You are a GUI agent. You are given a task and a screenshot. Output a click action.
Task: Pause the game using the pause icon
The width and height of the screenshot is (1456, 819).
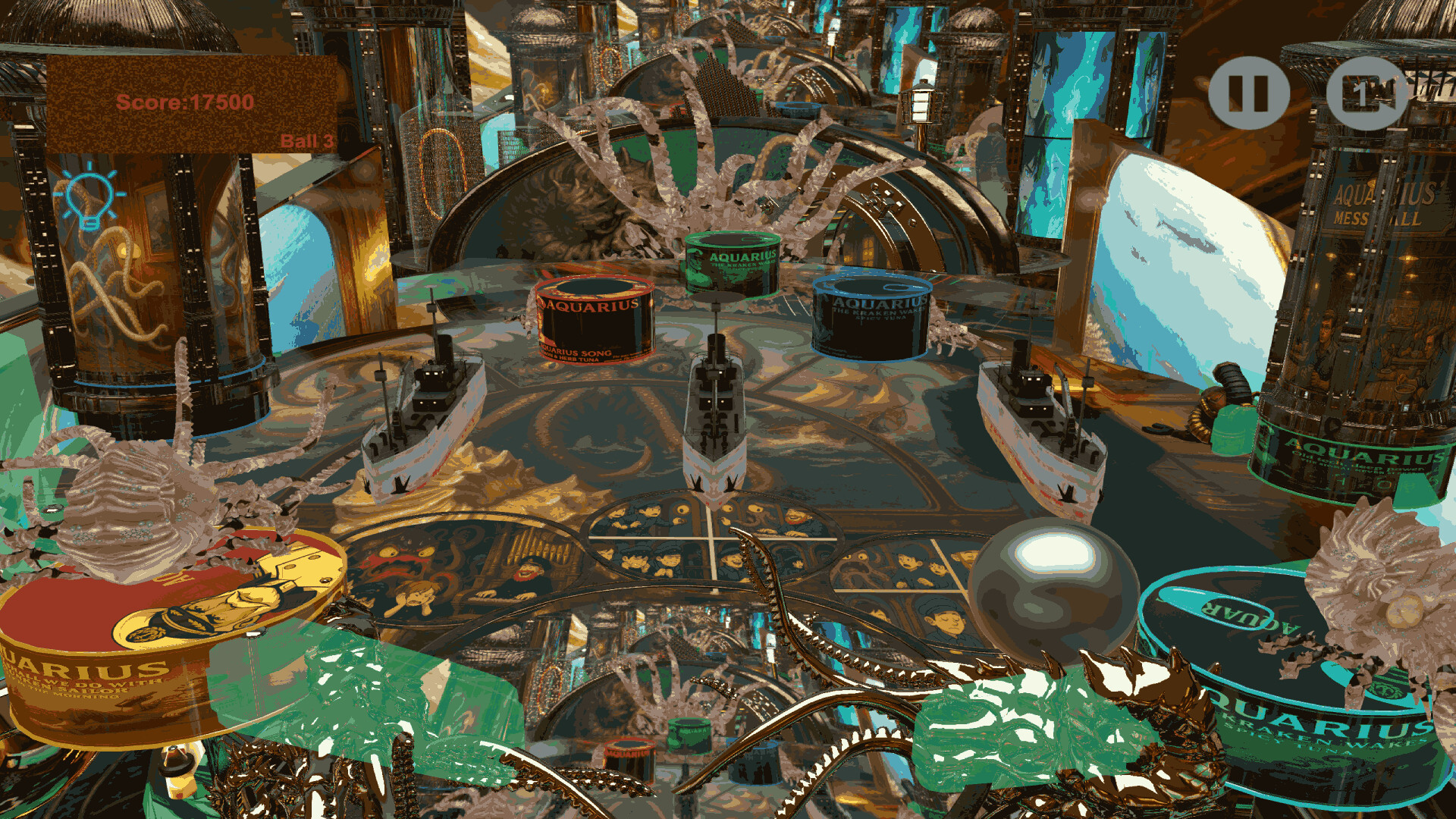[x=1249, y=91]
